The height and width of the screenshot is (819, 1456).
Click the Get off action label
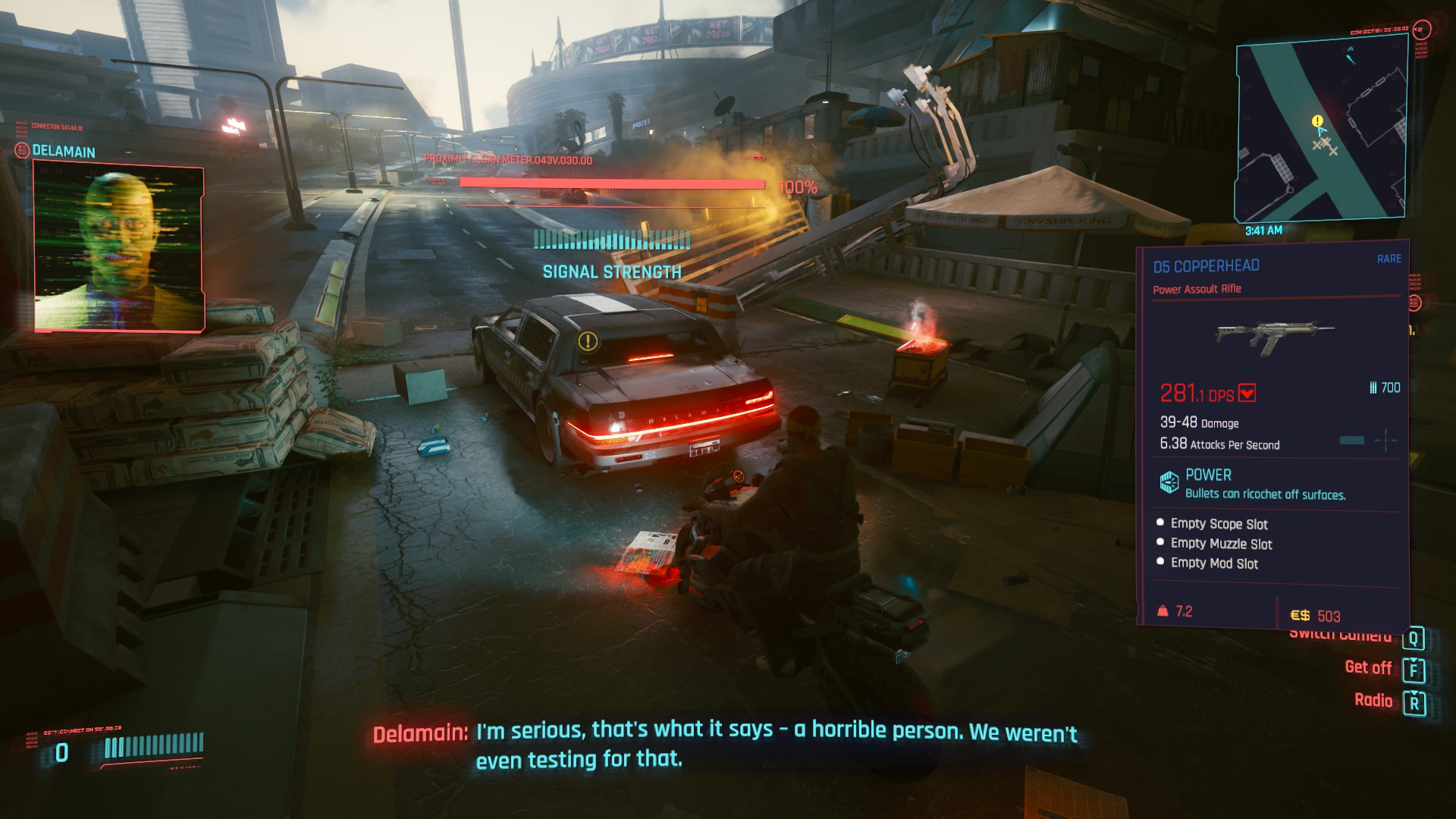[x=1368, y=668]
